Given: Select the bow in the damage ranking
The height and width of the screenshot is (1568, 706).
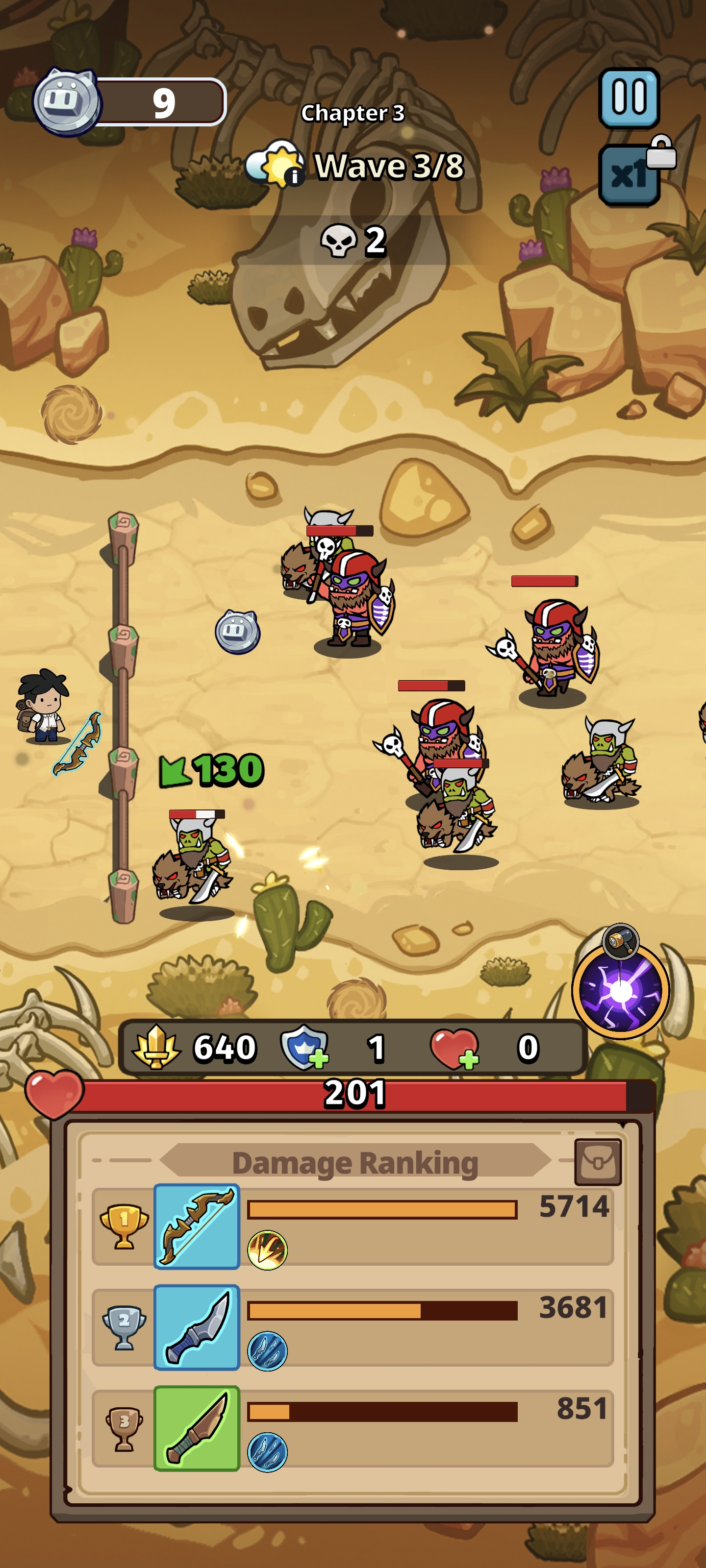Looking at the screenshot, I should click(197, 1226).
